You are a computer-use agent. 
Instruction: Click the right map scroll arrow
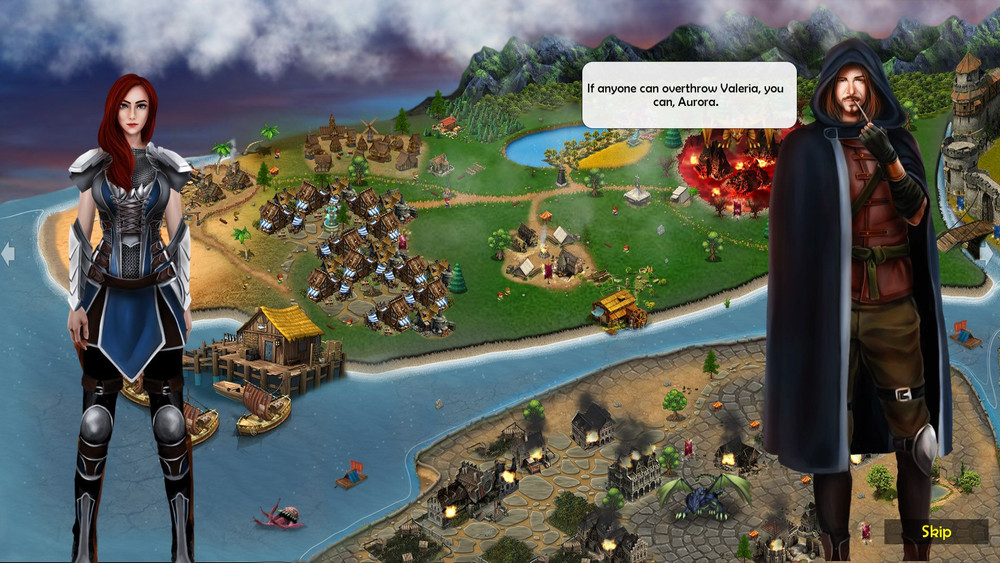992,255
